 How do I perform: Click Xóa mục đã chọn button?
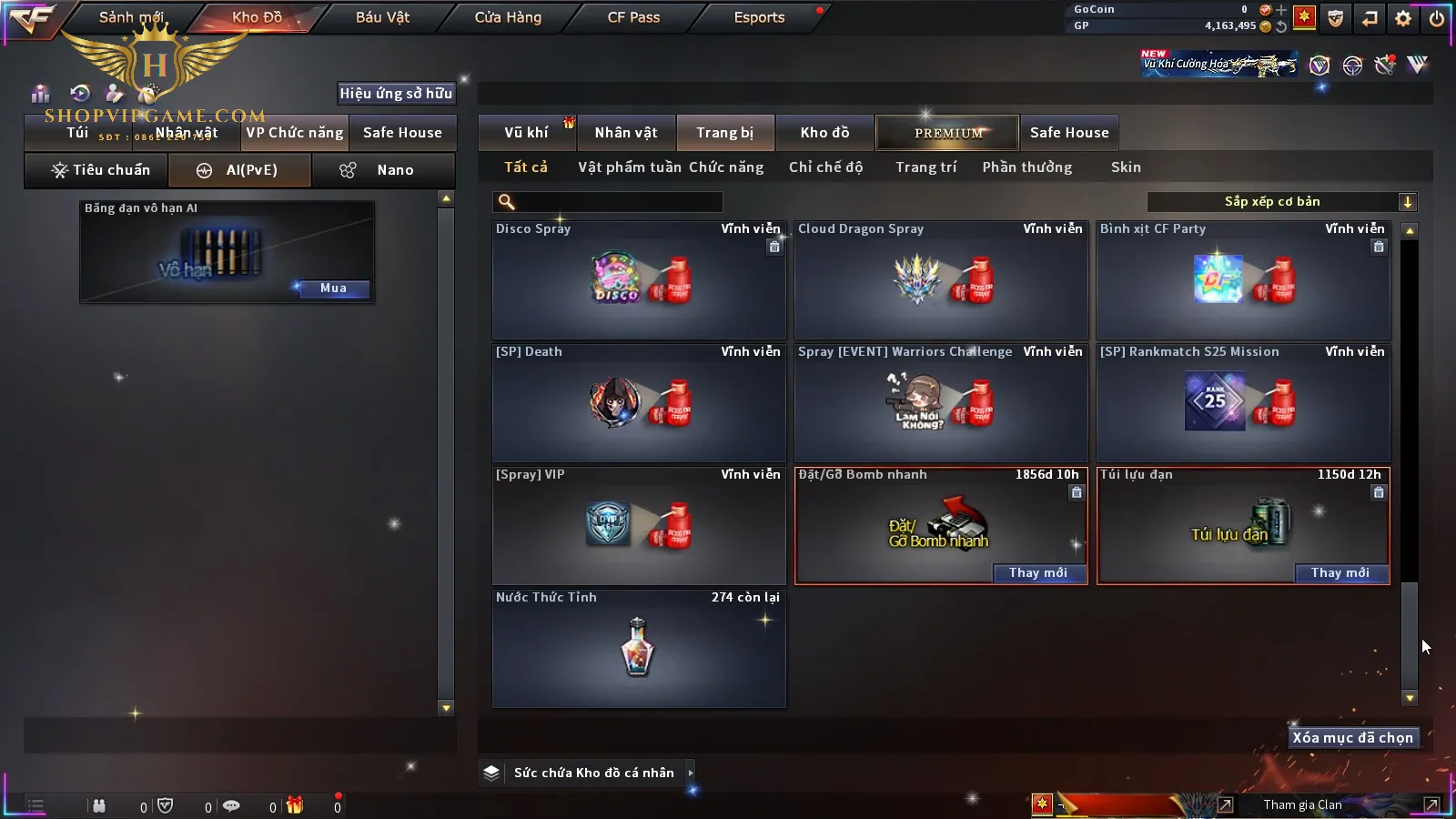tap(1352, 738)
